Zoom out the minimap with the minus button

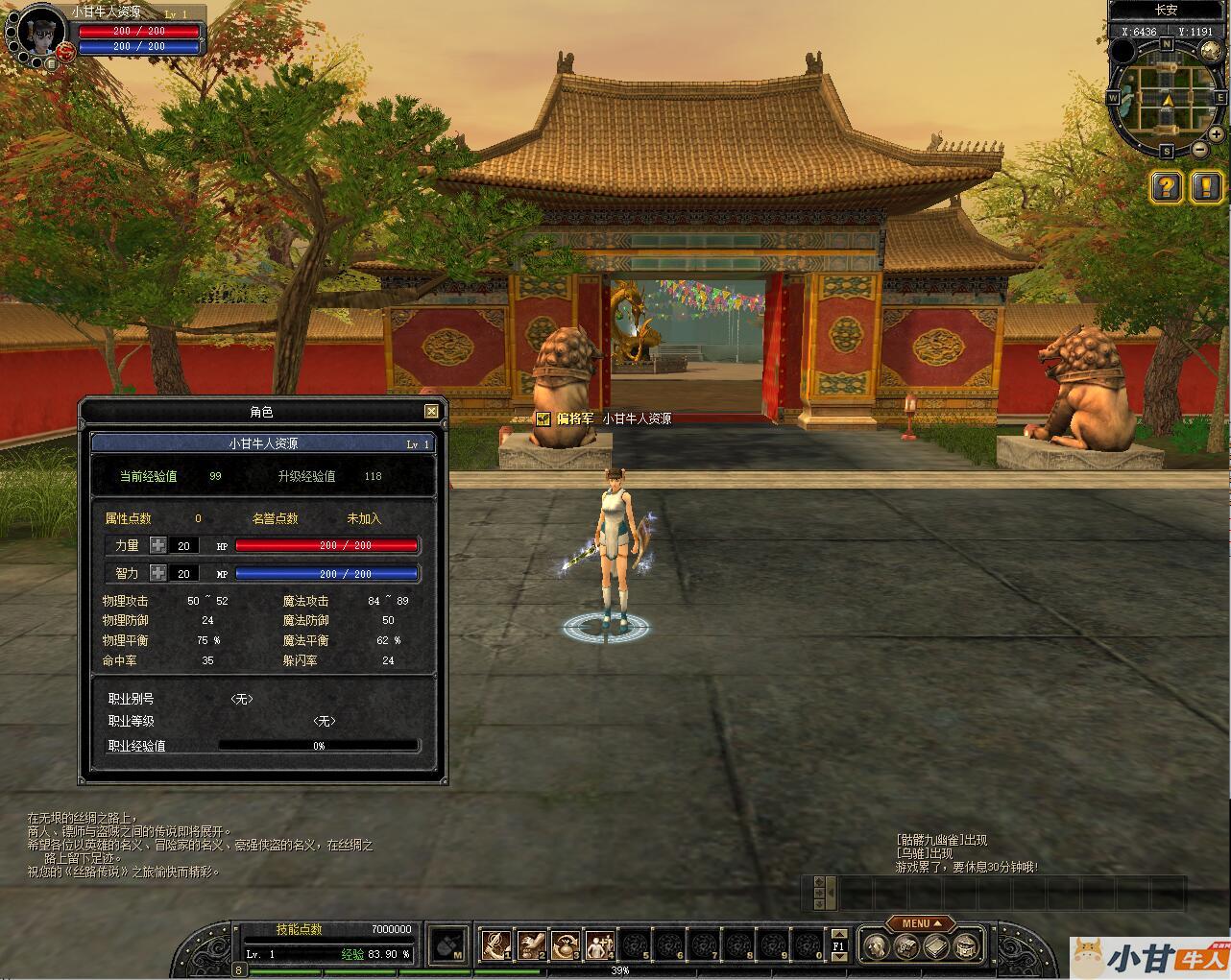coord(1200,149)
